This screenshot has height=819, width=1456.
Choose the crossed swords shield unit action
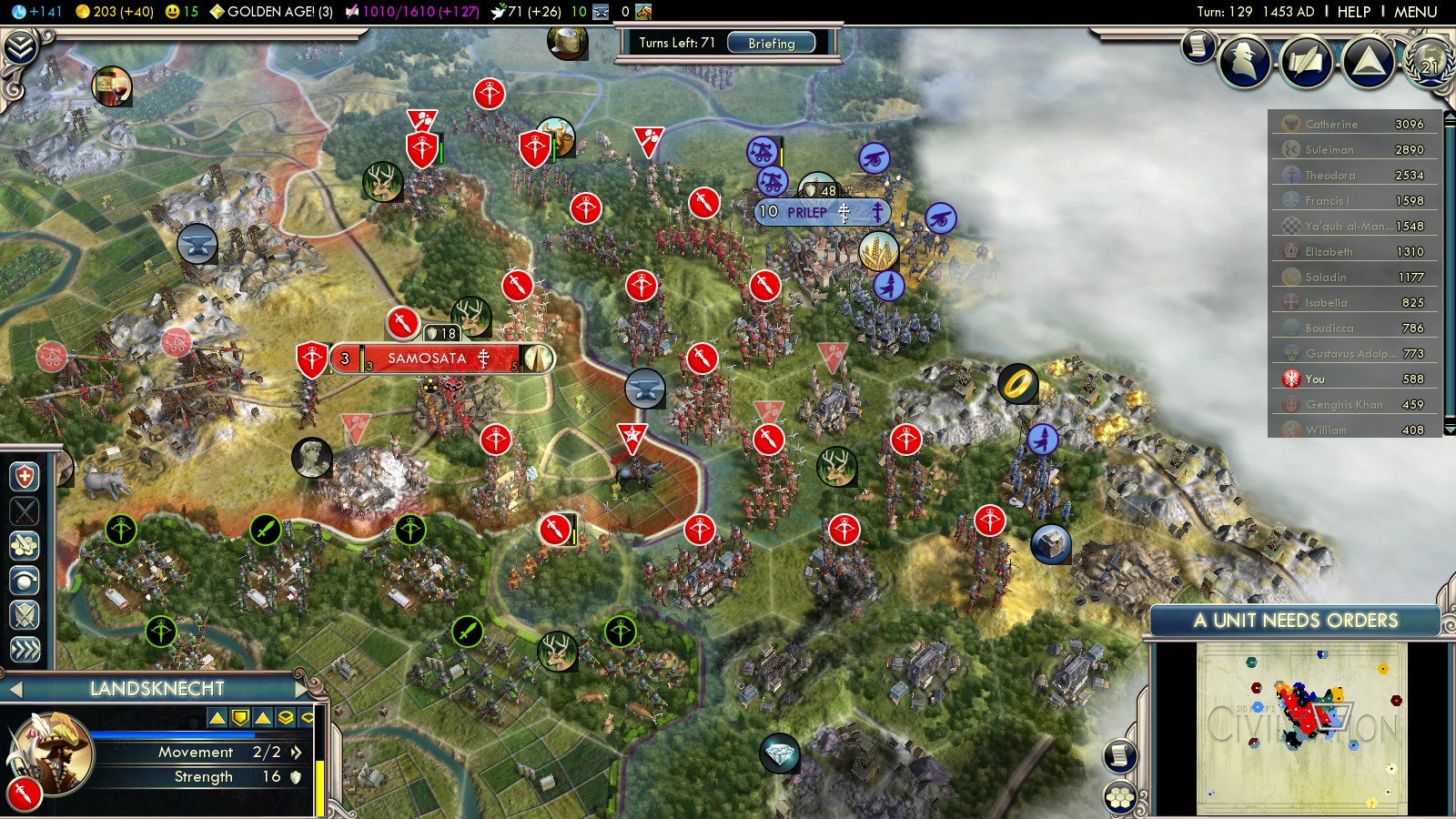click(25, 615)
